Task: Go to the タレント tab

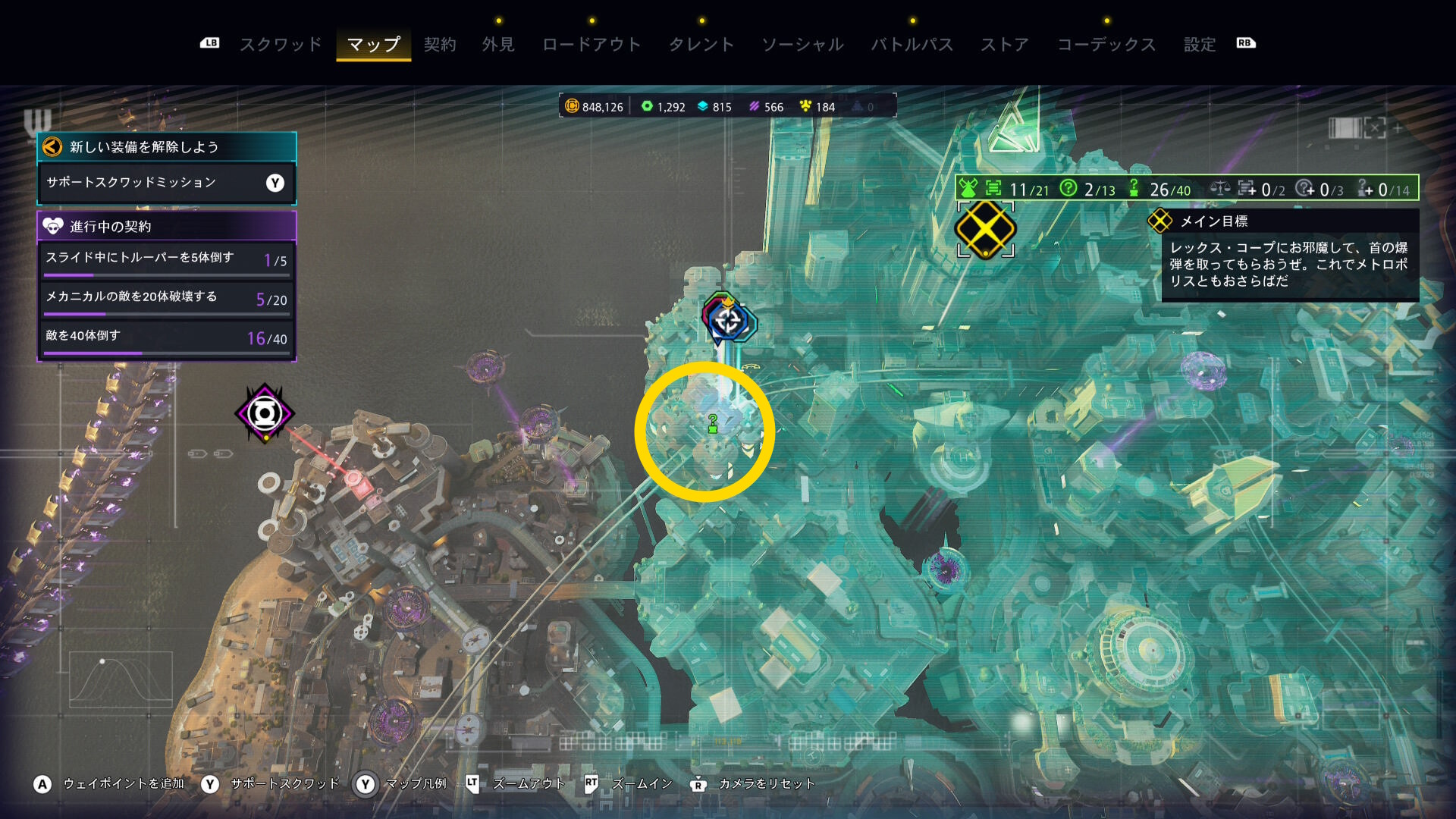Action: (701, 45)
